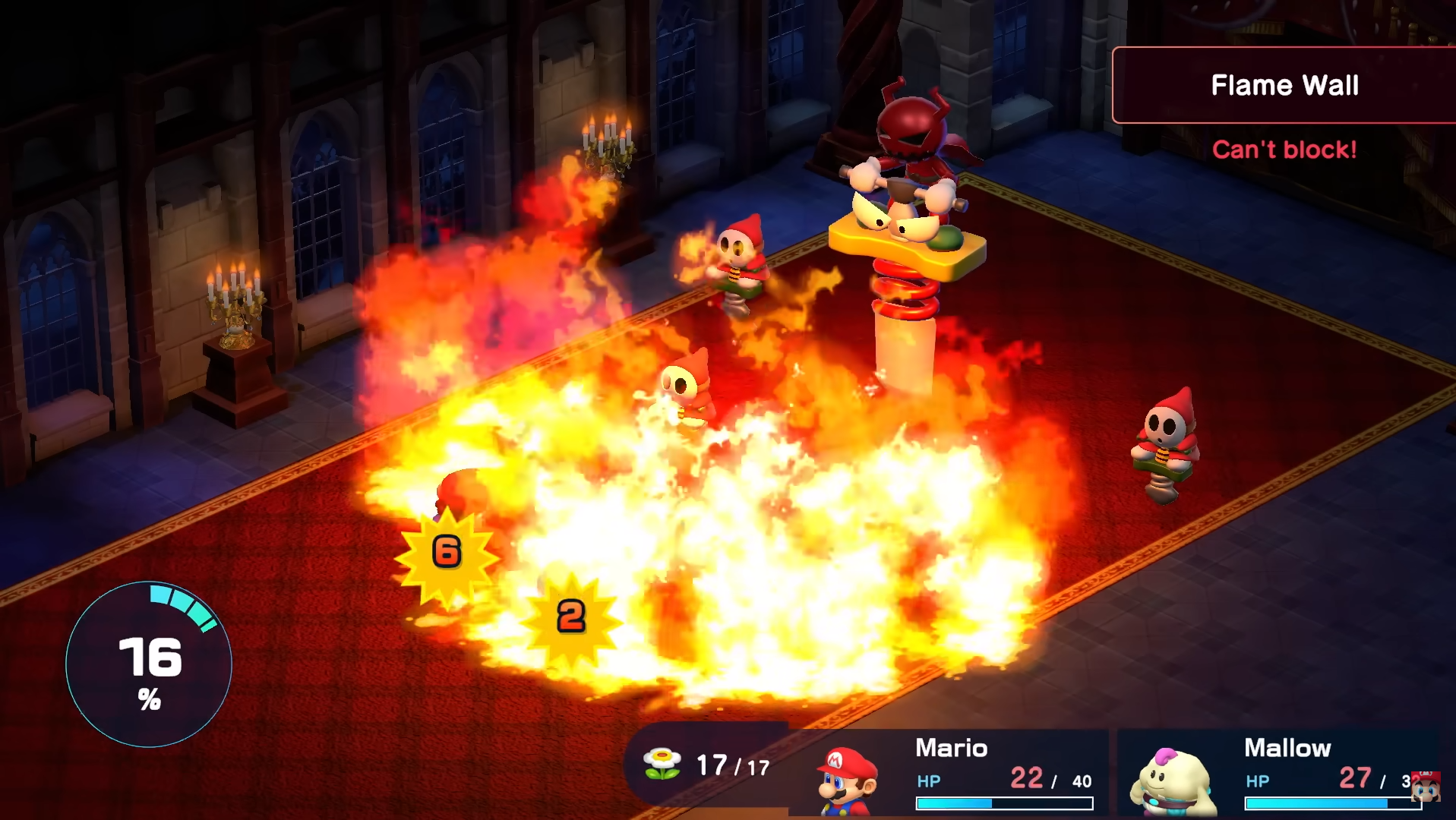Viewport: 1456px width, 820px height.
Task: Click the 16% action gauge circle
Action: 149,664
